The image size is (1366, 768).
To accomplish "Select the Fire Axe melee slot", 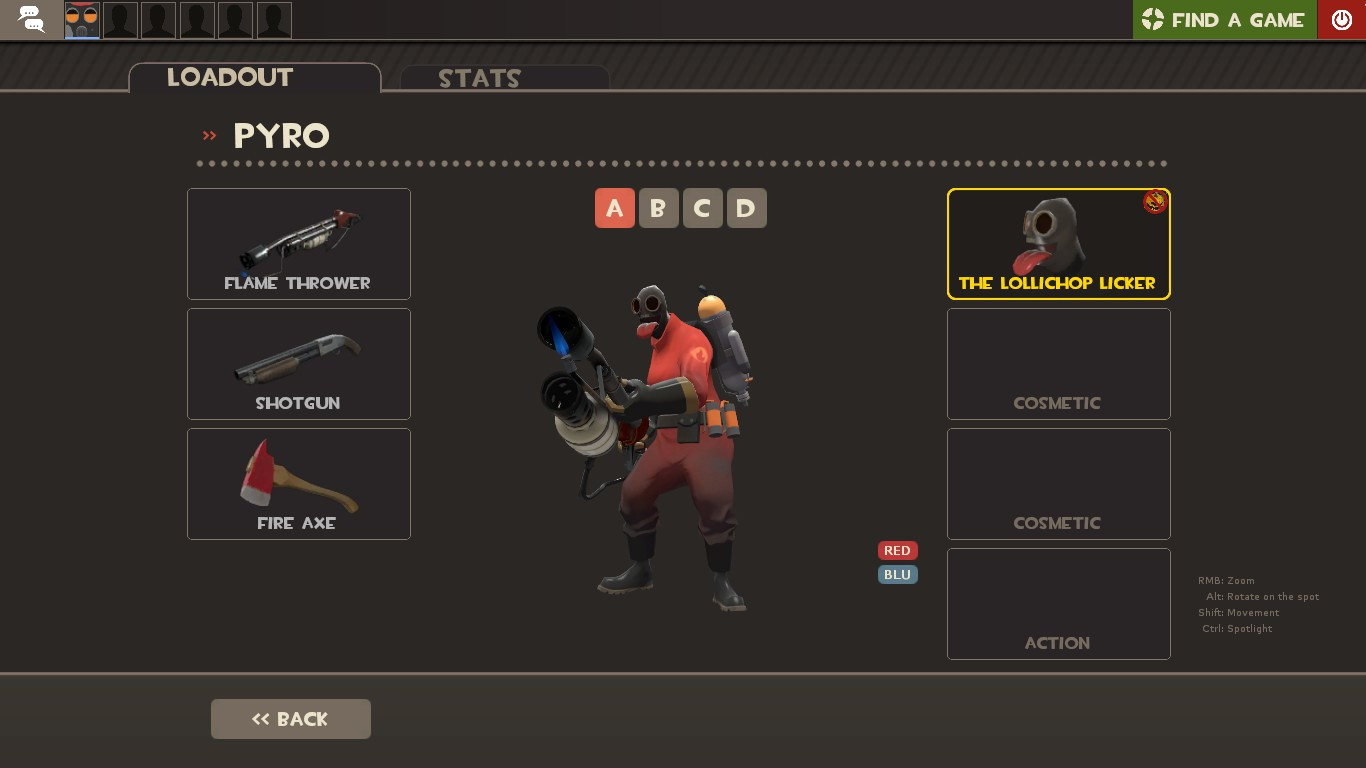I will pyautogui.click(x=298, y=483).
